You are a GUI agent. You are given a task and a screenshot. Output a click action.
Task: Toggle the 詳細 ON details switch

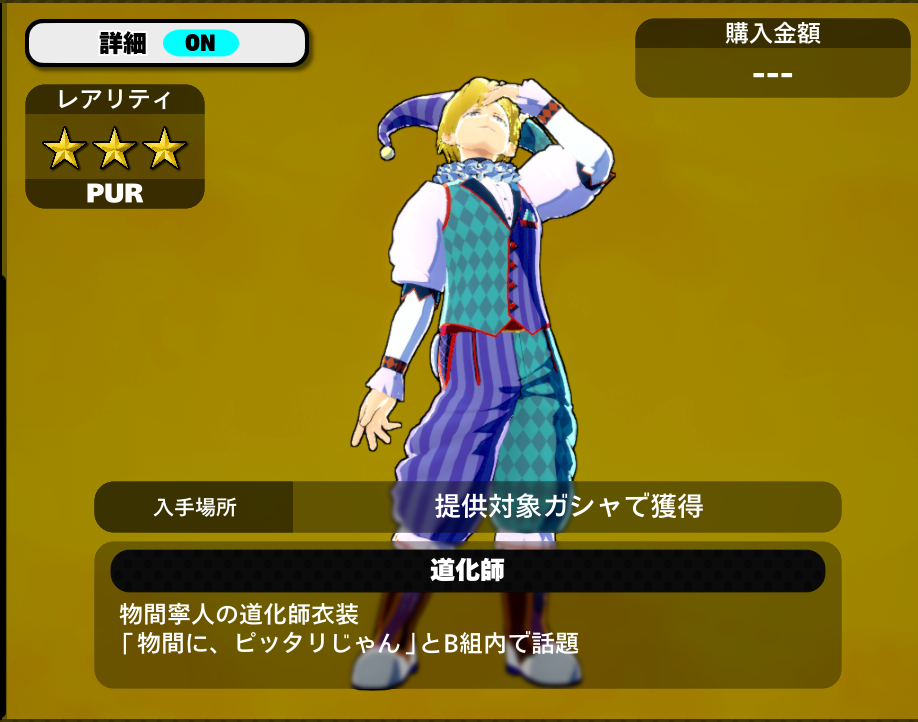200,43
